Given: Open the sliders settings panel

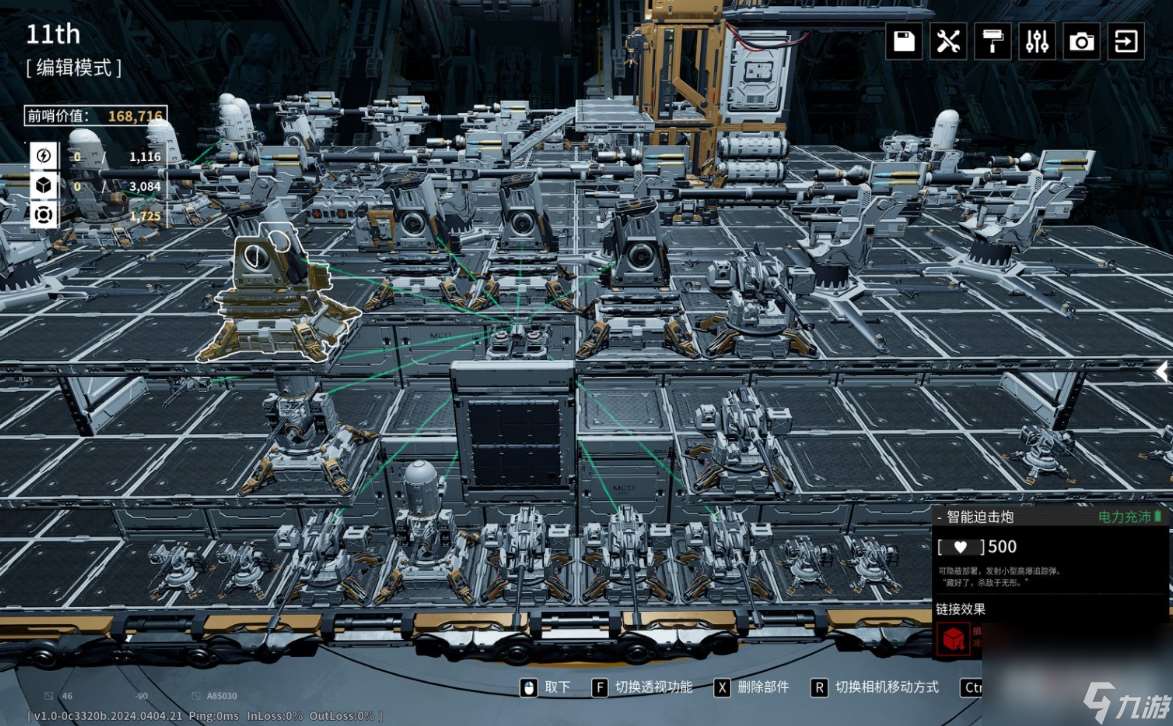Looking at the screenshot, I should pos(1037,41).
